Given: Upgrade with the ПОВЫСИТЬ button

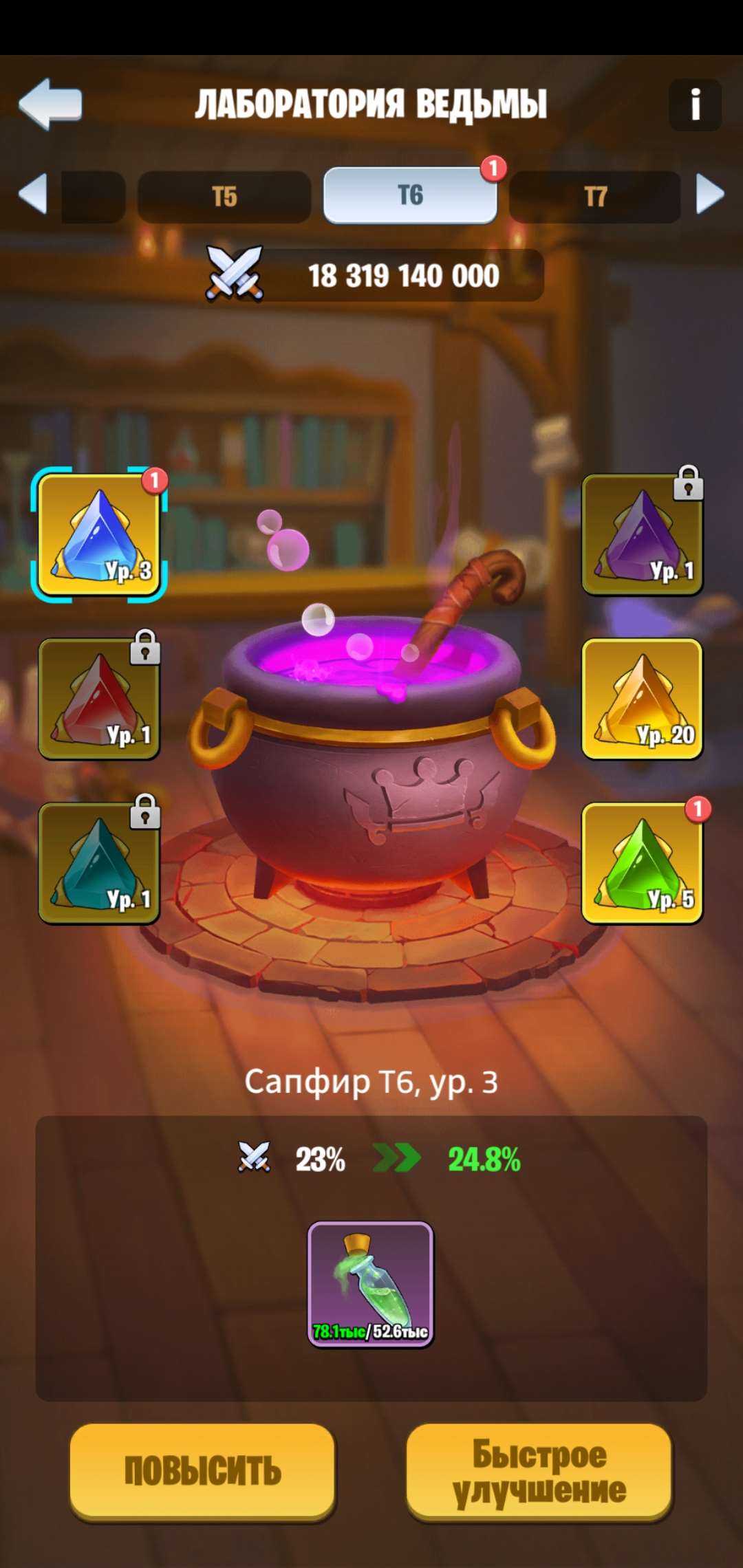Looking at the screenshot, I should coord(202,1470).
